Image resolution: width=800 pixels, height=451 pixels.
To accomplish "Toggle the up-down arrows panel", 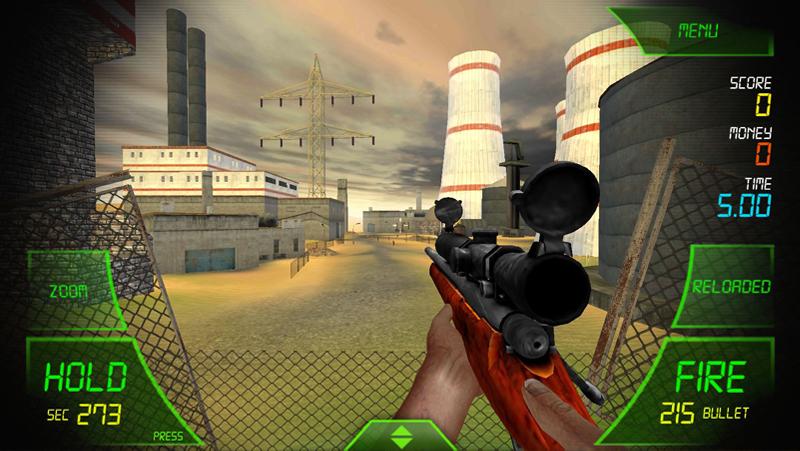I will pos(399,436).
